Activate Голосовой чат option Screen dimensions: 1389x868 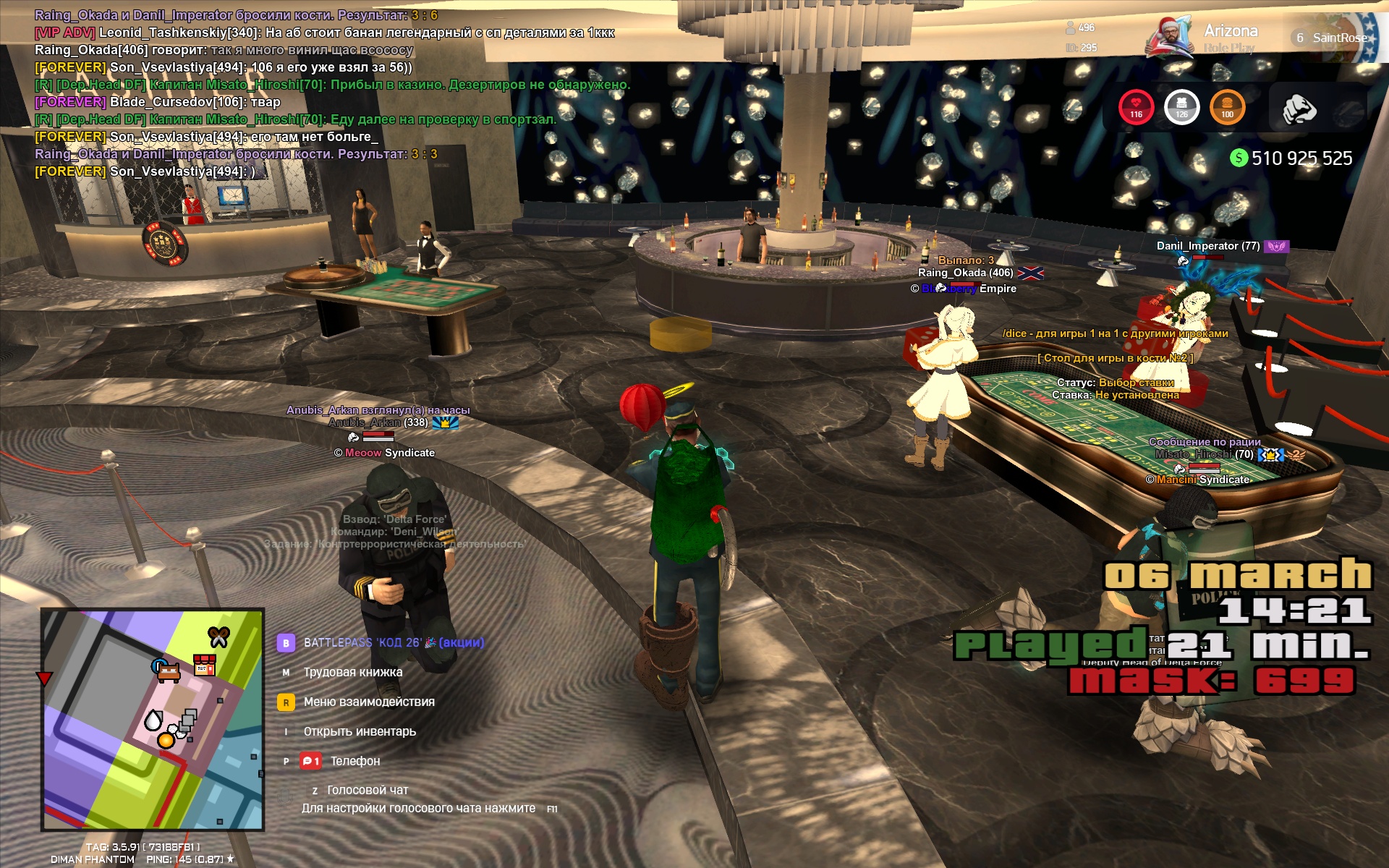coord(367,790)
